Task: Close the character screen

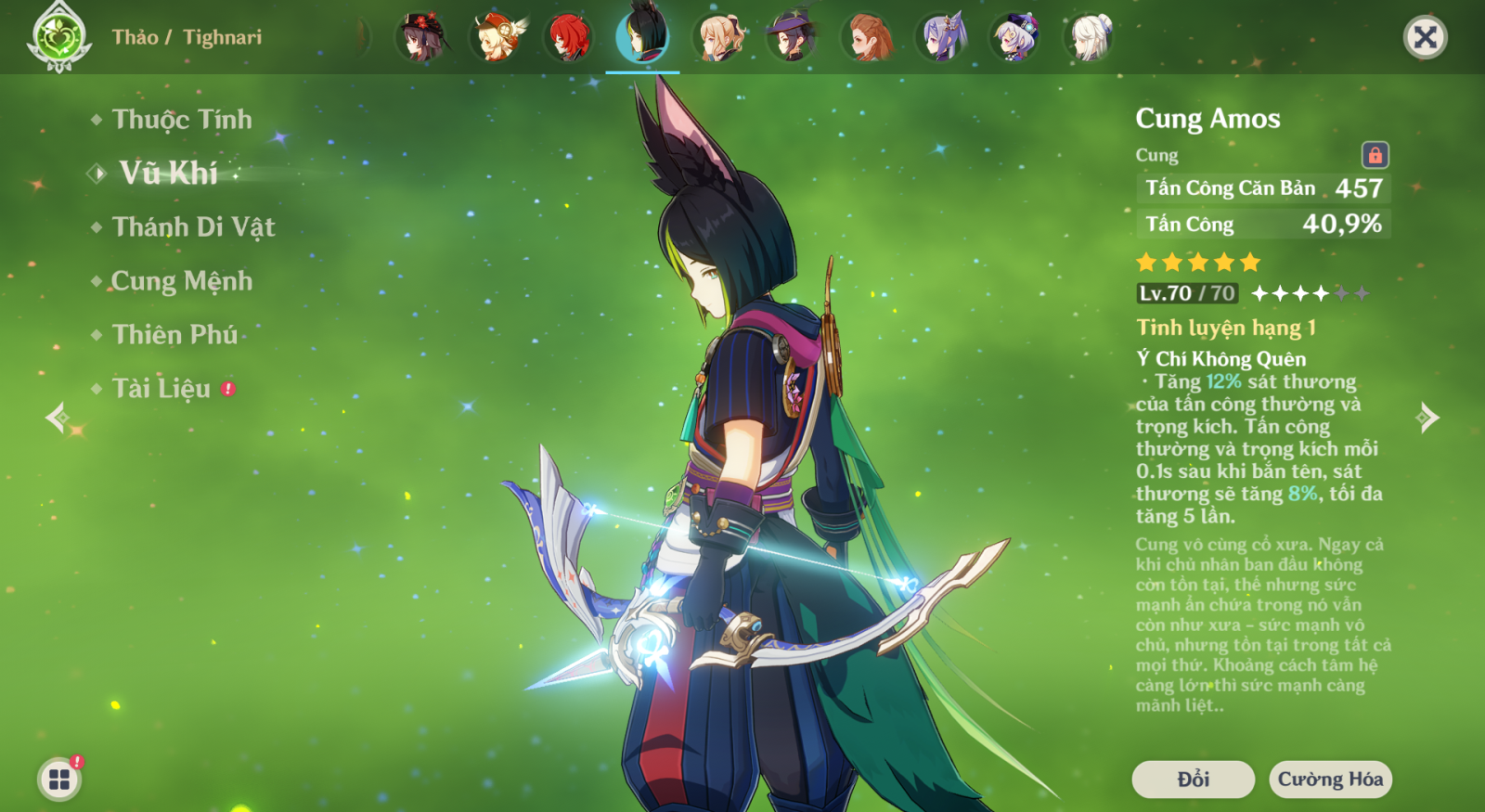Action: [1425, 37]
